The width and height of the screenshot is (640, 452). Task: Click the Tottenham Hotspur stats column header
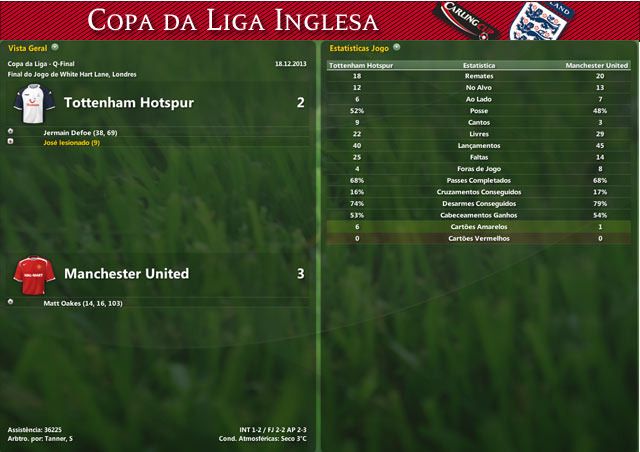(359, 65)
